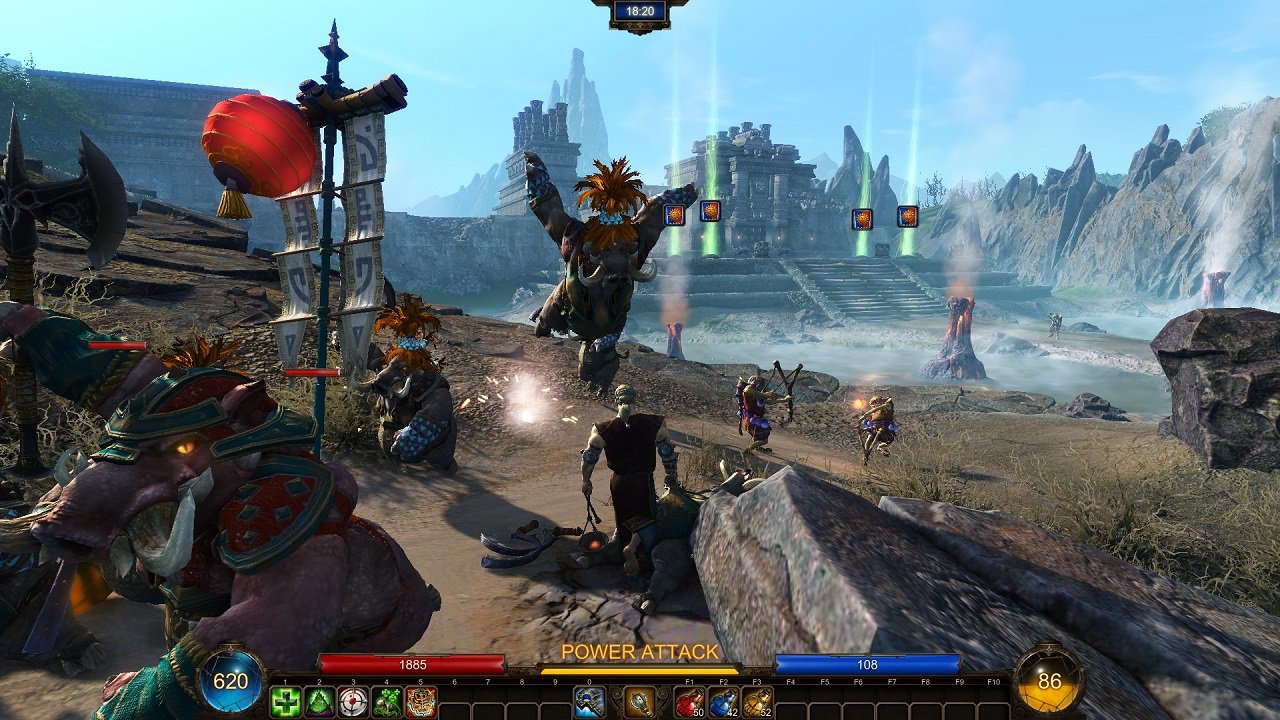Use the green cone skill in slot 2
The height and width of the screenshot is (720, 1280).
(320, 702)
